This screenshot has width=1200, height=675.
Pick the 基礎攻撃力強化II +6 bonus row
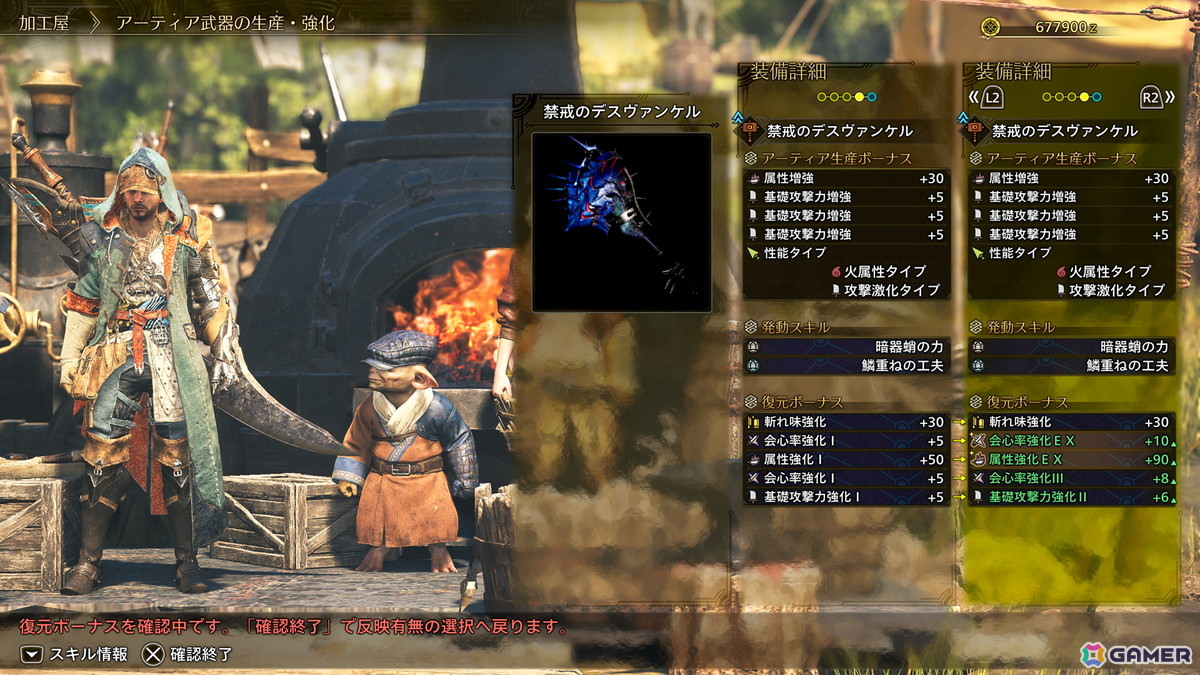pos(1070,497)
